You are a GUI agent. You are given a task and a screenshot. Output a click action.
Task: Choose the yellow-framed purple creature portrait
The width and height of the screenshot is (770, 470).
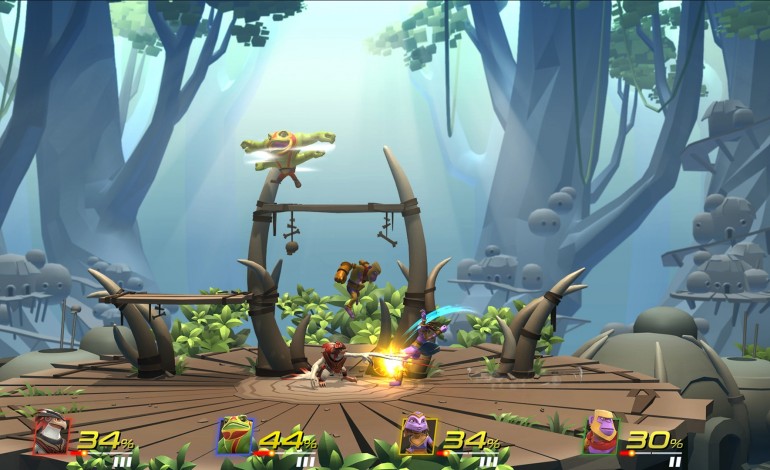click(x=416, y=435)
